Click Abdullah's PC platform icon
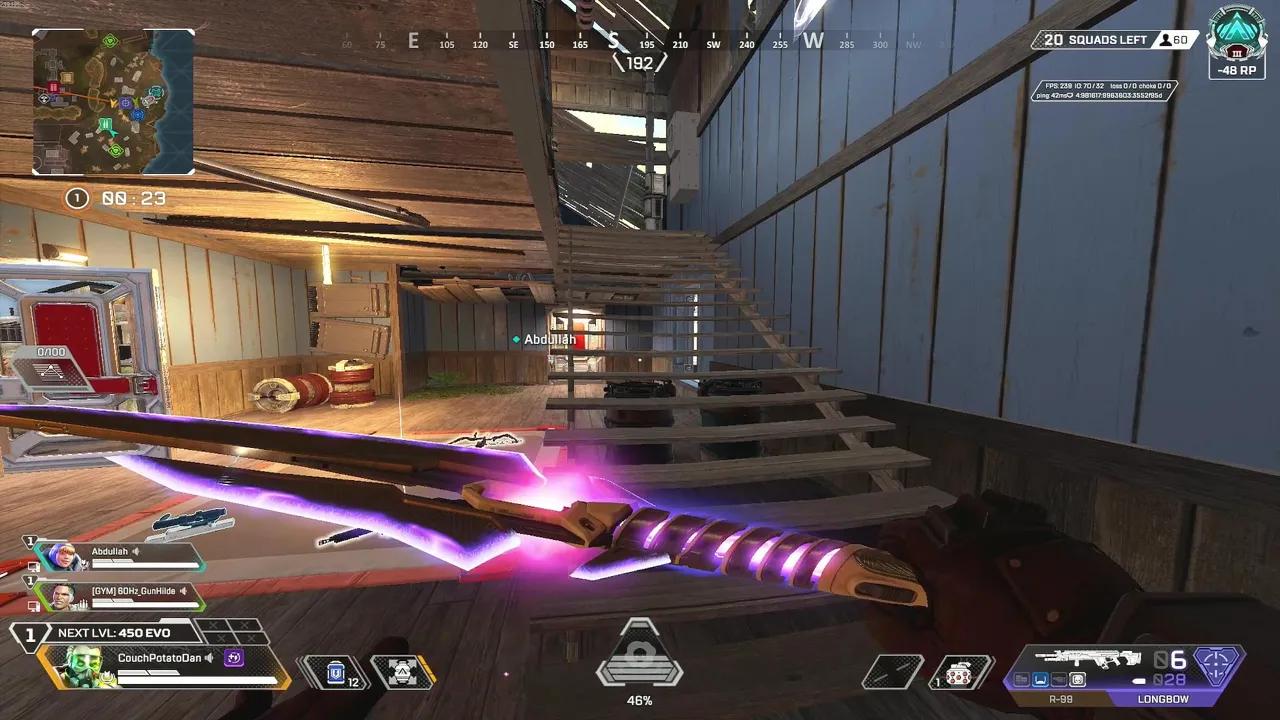This screenshot has height=720, width=1280. click(34, 566)
